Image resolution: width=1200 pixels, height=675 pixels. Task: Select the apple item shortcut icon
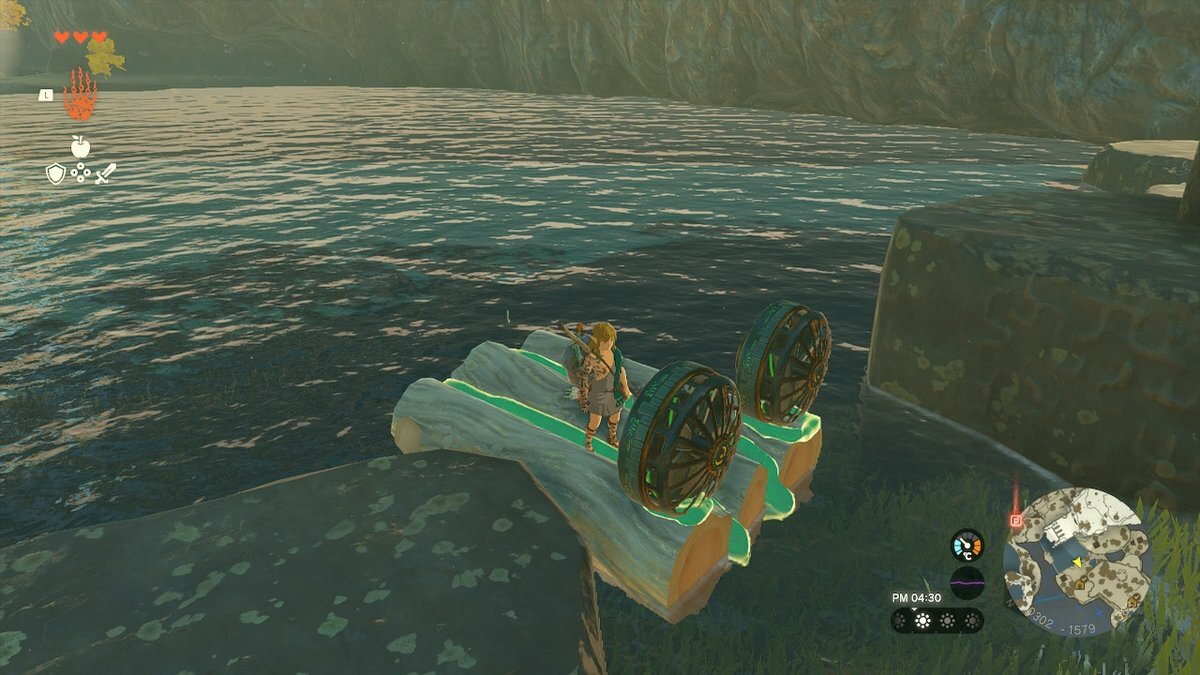(80, 146)
